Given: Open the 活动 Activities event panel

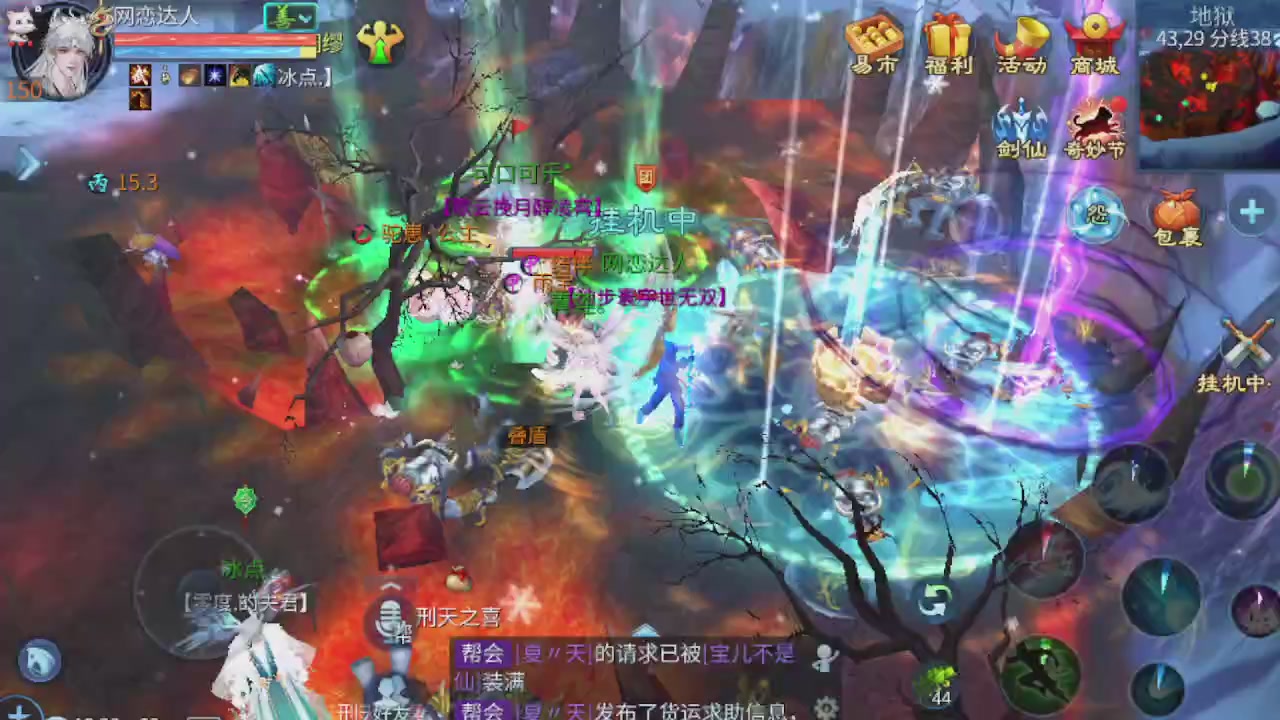Looking at the screenshot, I should [1022, 47].
